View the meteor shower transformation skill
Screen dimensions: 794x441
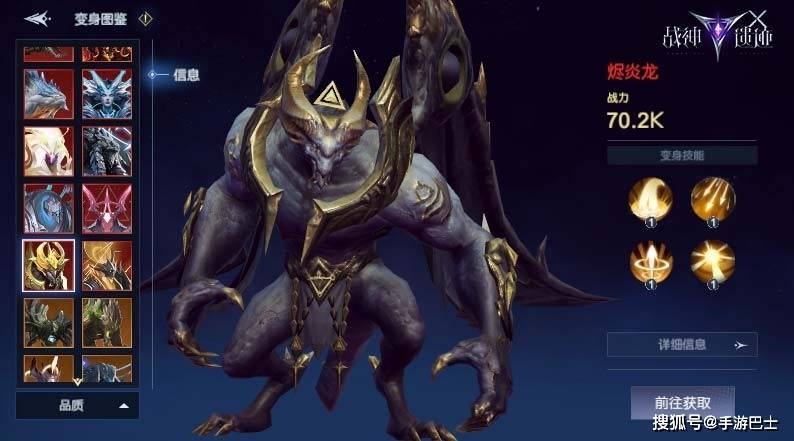712,199
